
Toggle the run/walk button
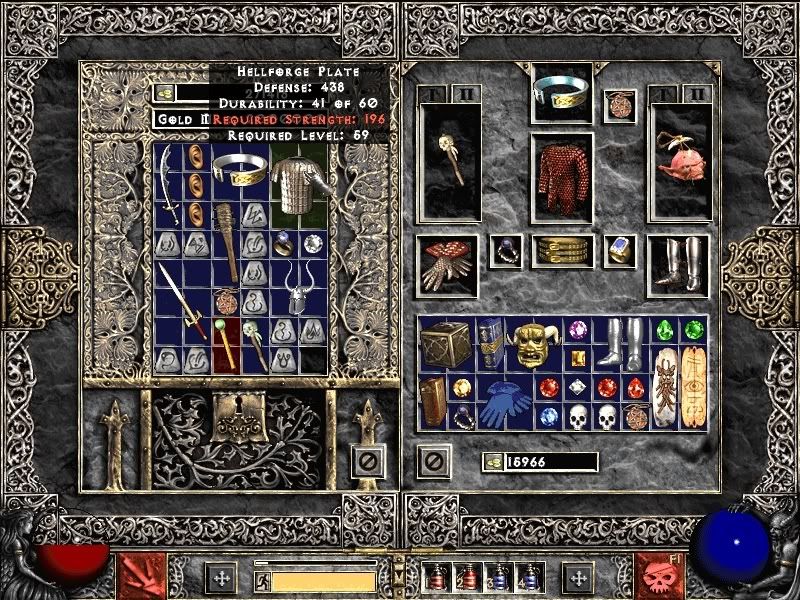pyautogui.click(x=262, y=581)
